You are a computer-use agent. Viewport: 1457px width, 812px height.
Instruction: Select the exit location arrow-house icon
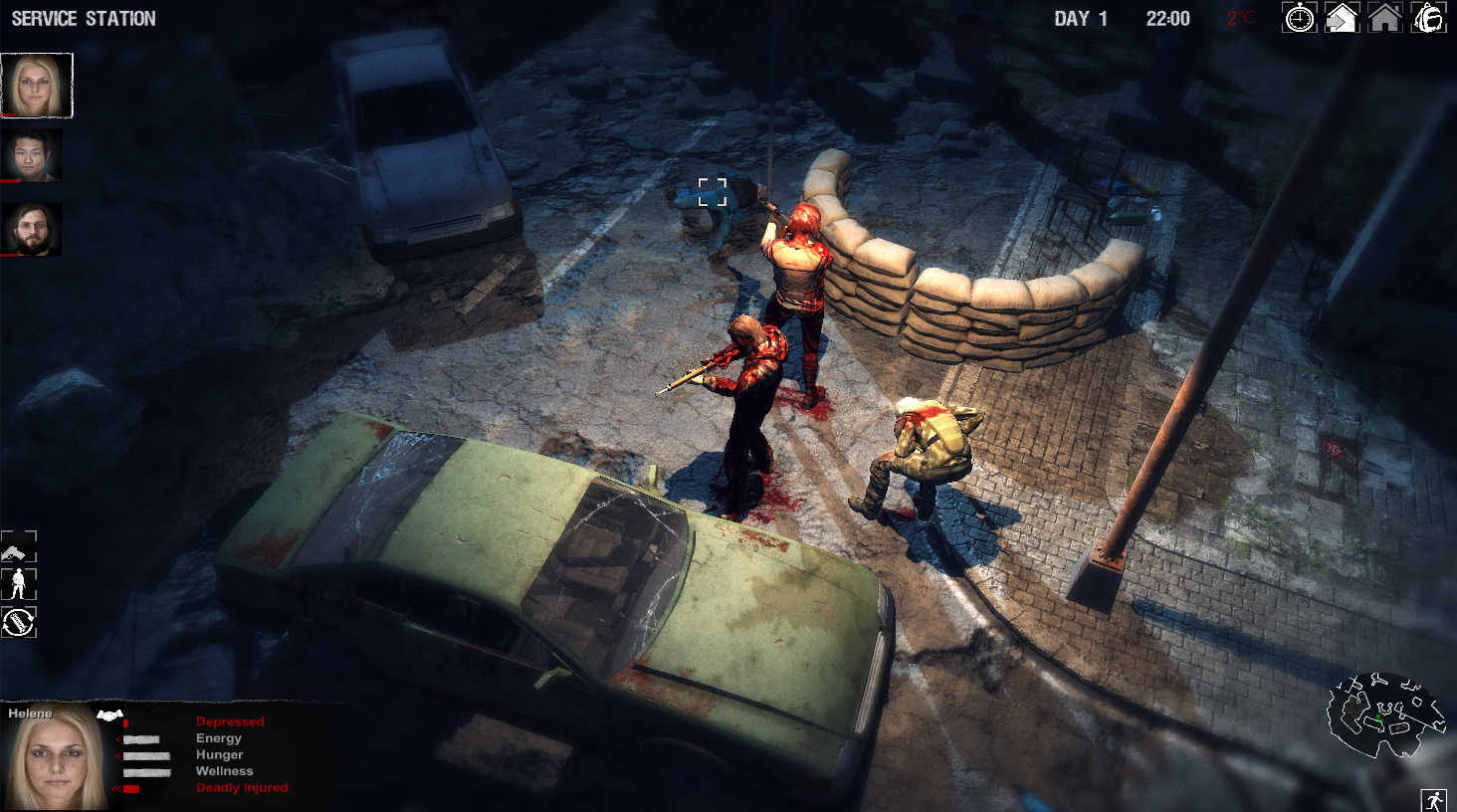click(x=1344, y=18)
